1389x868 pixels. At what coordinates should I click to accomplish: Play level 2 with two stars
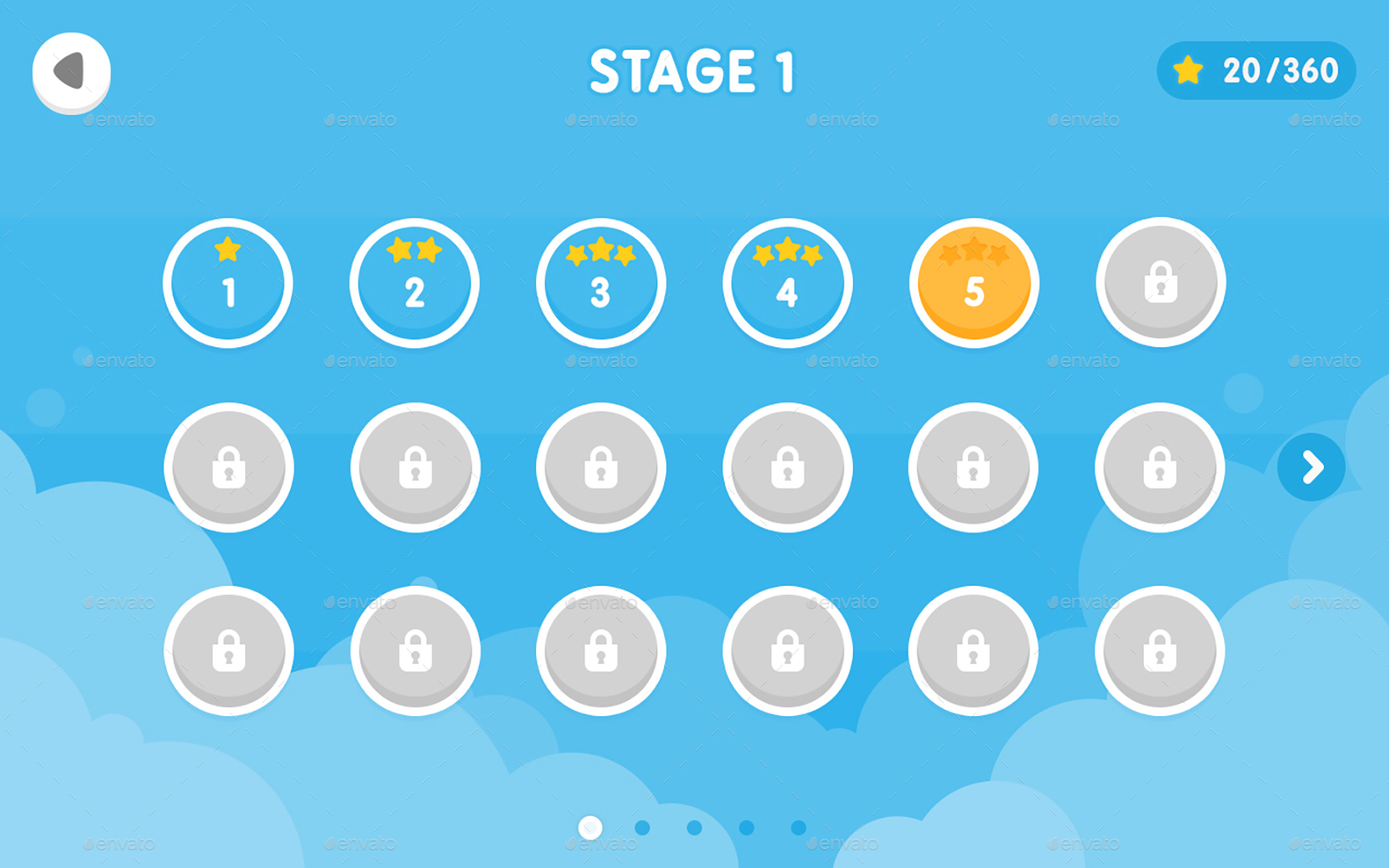coord(415,284)
